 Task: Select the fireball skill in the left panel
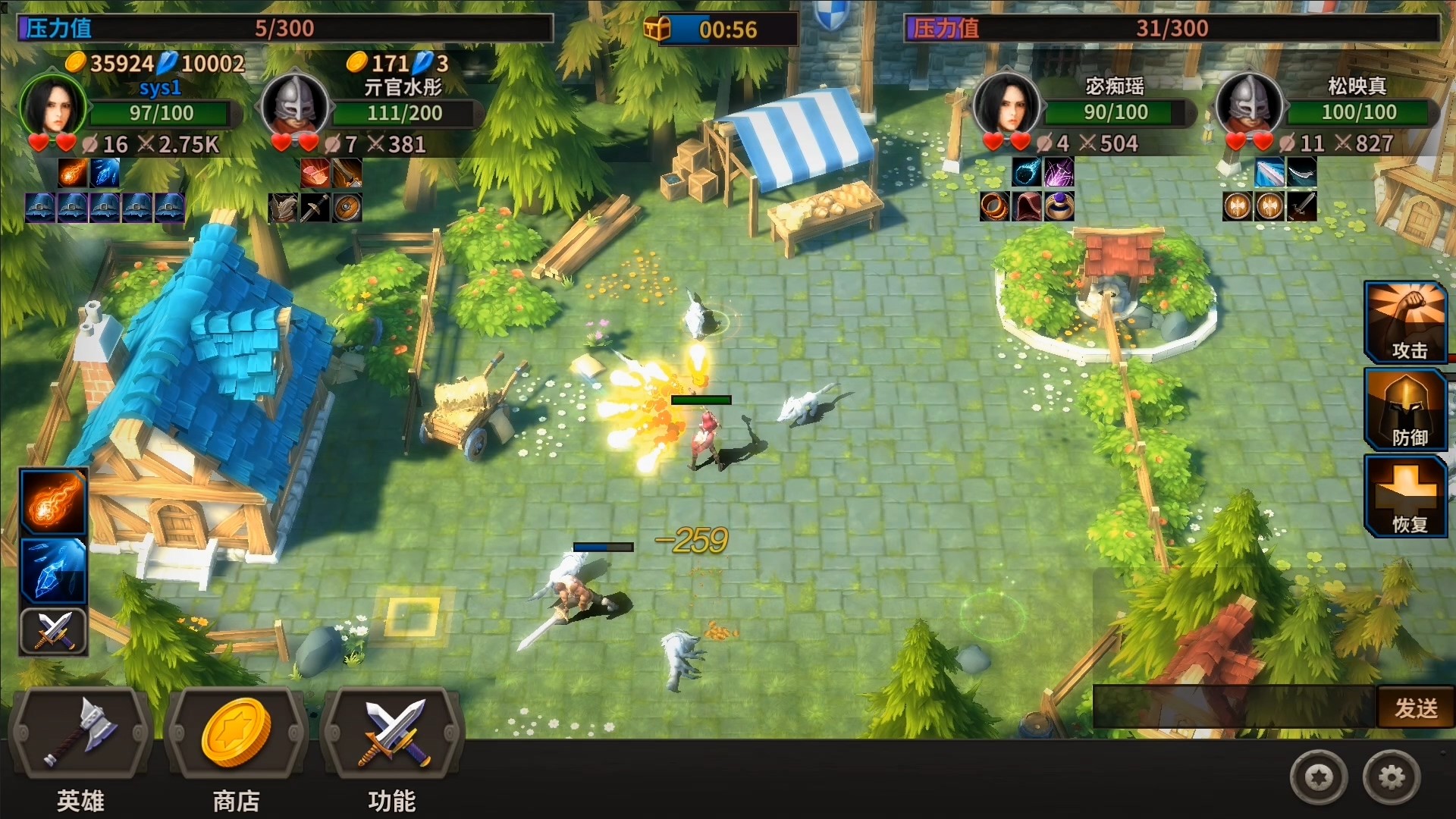click(x=53, y=500)
